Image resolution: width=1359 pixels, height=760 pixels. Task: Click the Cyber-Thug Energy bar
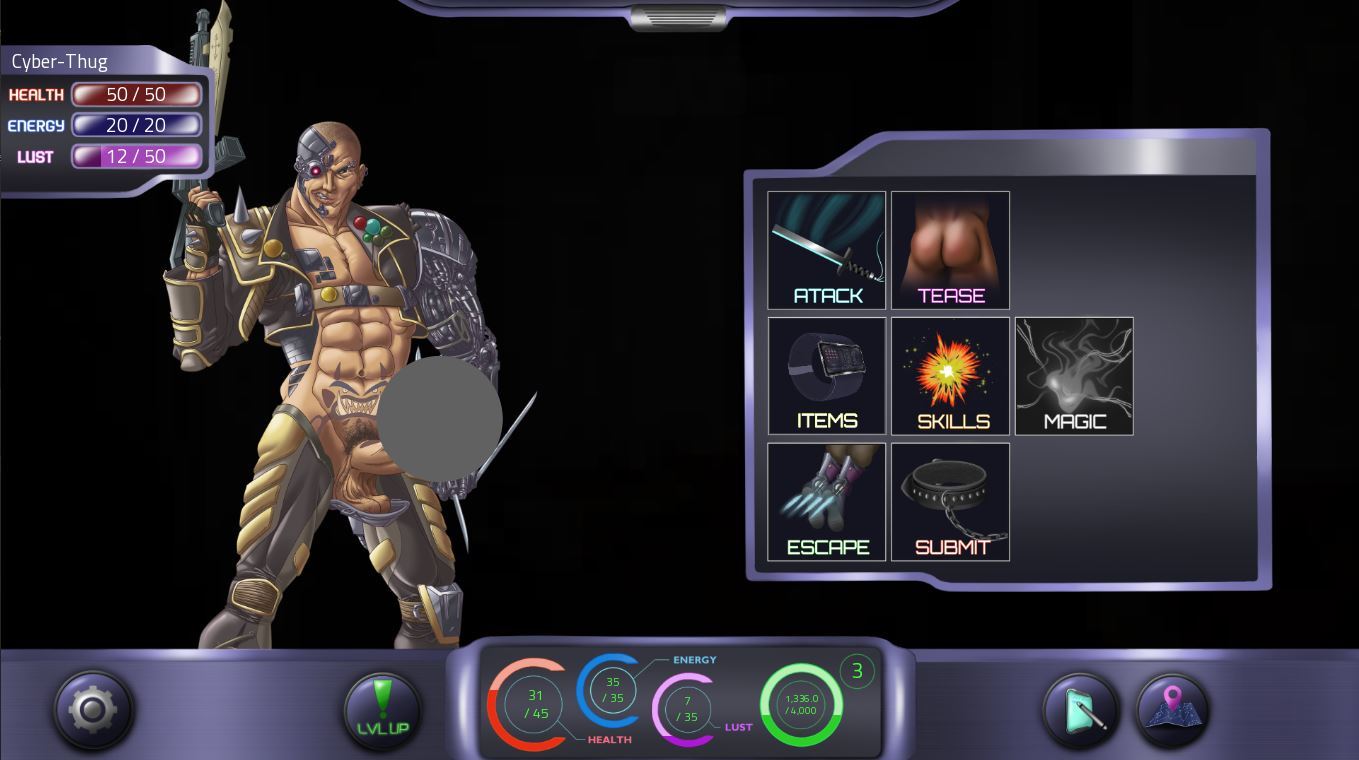137,125
